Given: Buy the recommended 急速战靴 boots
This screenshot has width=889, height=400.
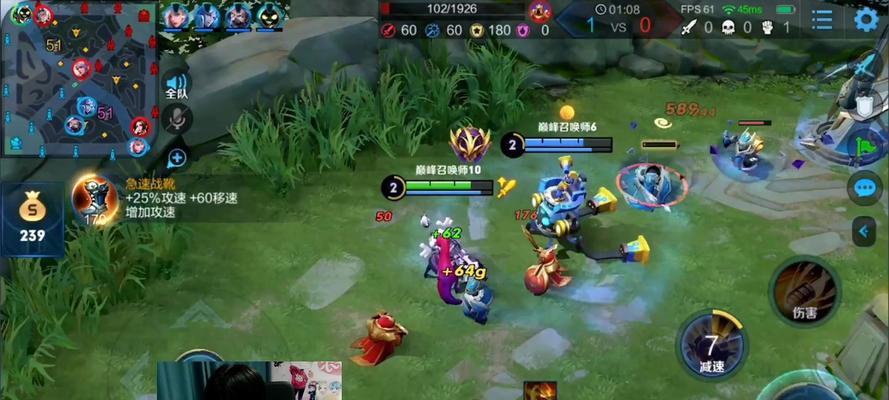Looking at the screenshot, I should [x=95, y=198].
